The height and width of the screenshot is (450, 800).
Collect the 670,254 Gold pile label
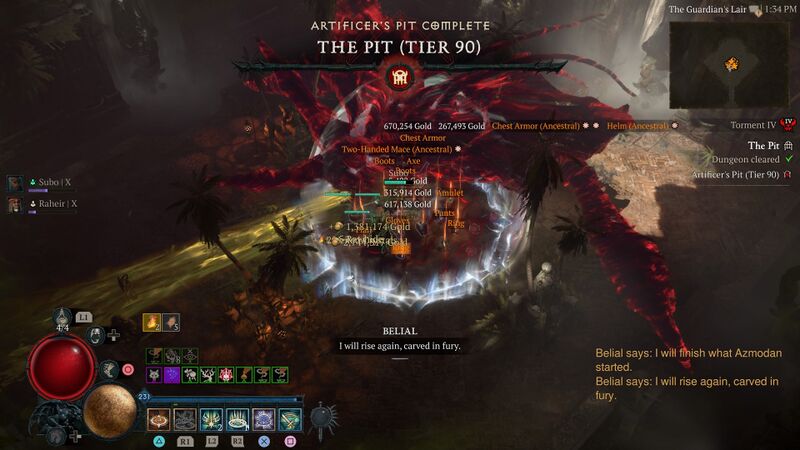[409, 126]
